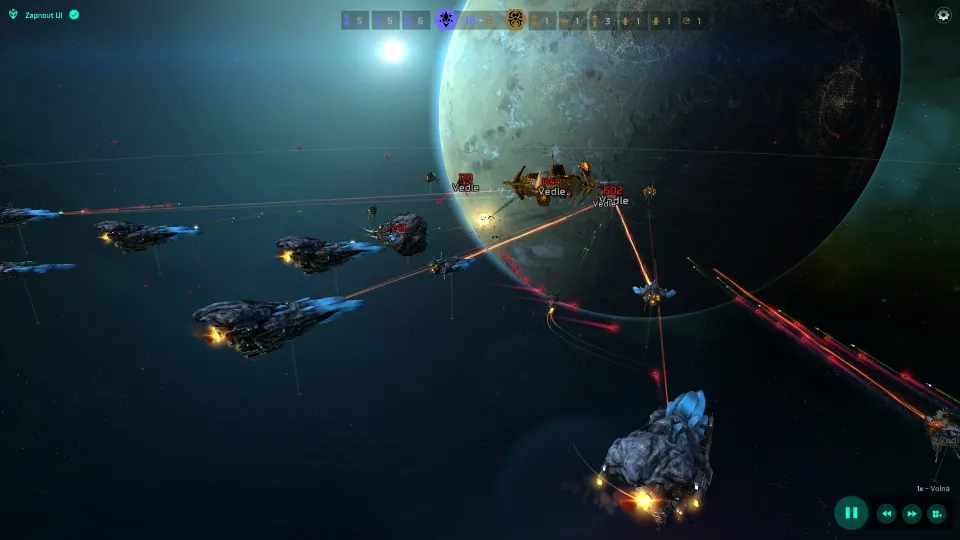The width and height of the screenshot is (960, 540).
Task: Speed up the battle with fast-forward arrows
Action: click(x=911, y=514)
